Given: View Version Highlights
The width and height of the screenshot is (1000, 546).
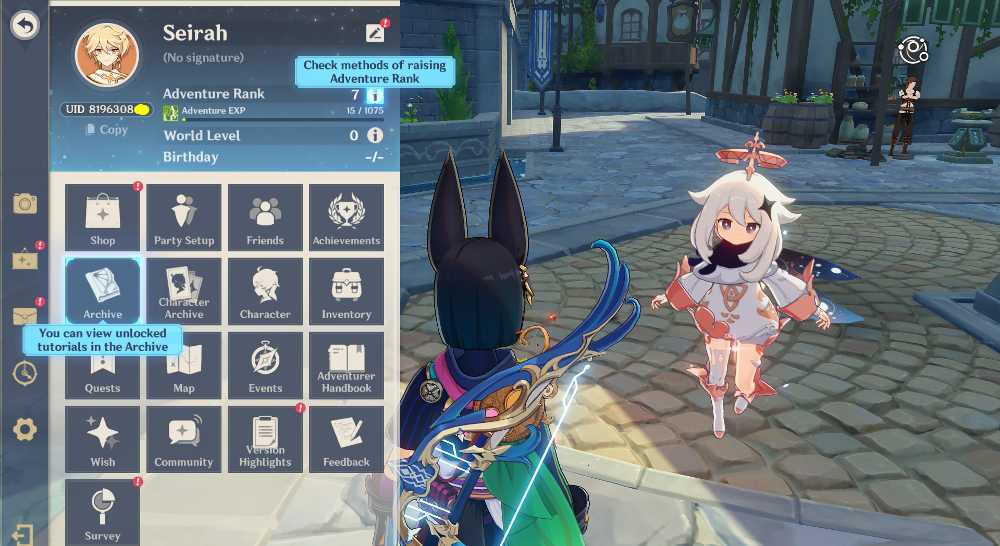Looking at the screenshot, I should [265, 439].
